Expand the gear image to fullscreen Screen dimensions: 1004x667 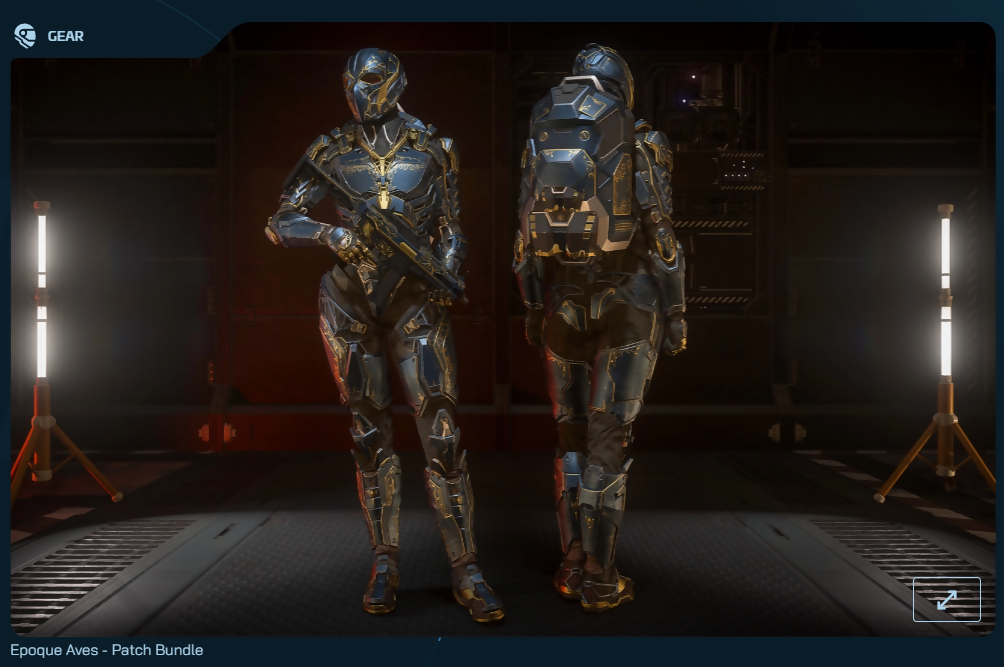(946, 599)
